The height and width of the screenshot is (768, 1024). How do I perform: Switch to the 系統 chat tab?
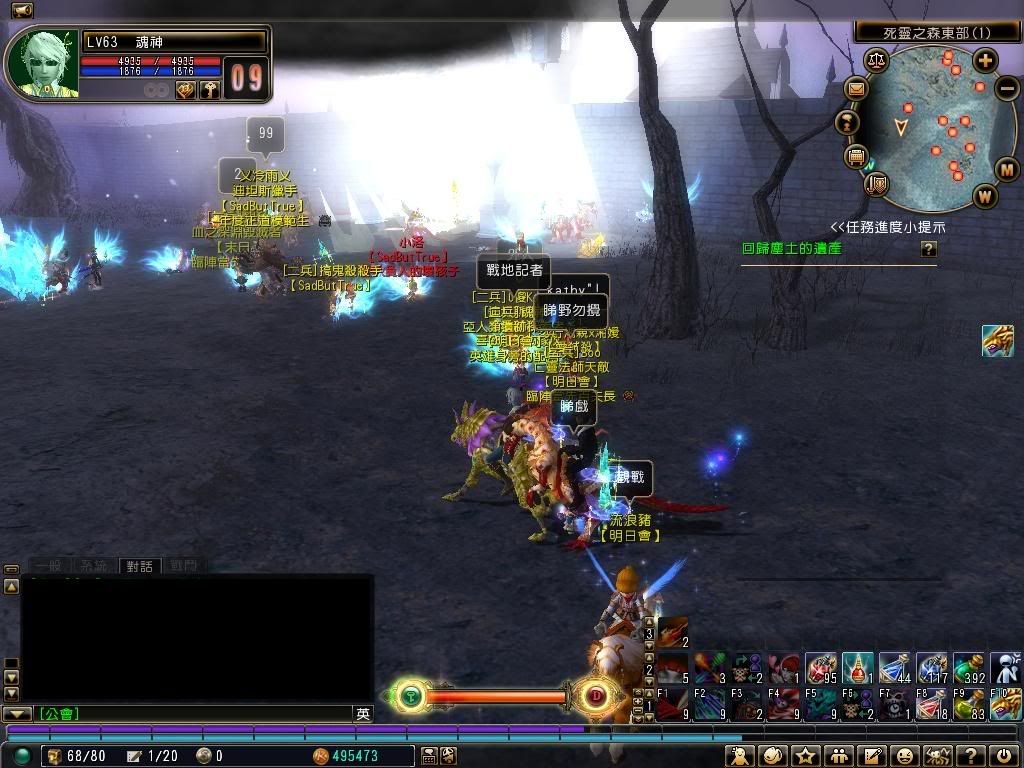92,566
